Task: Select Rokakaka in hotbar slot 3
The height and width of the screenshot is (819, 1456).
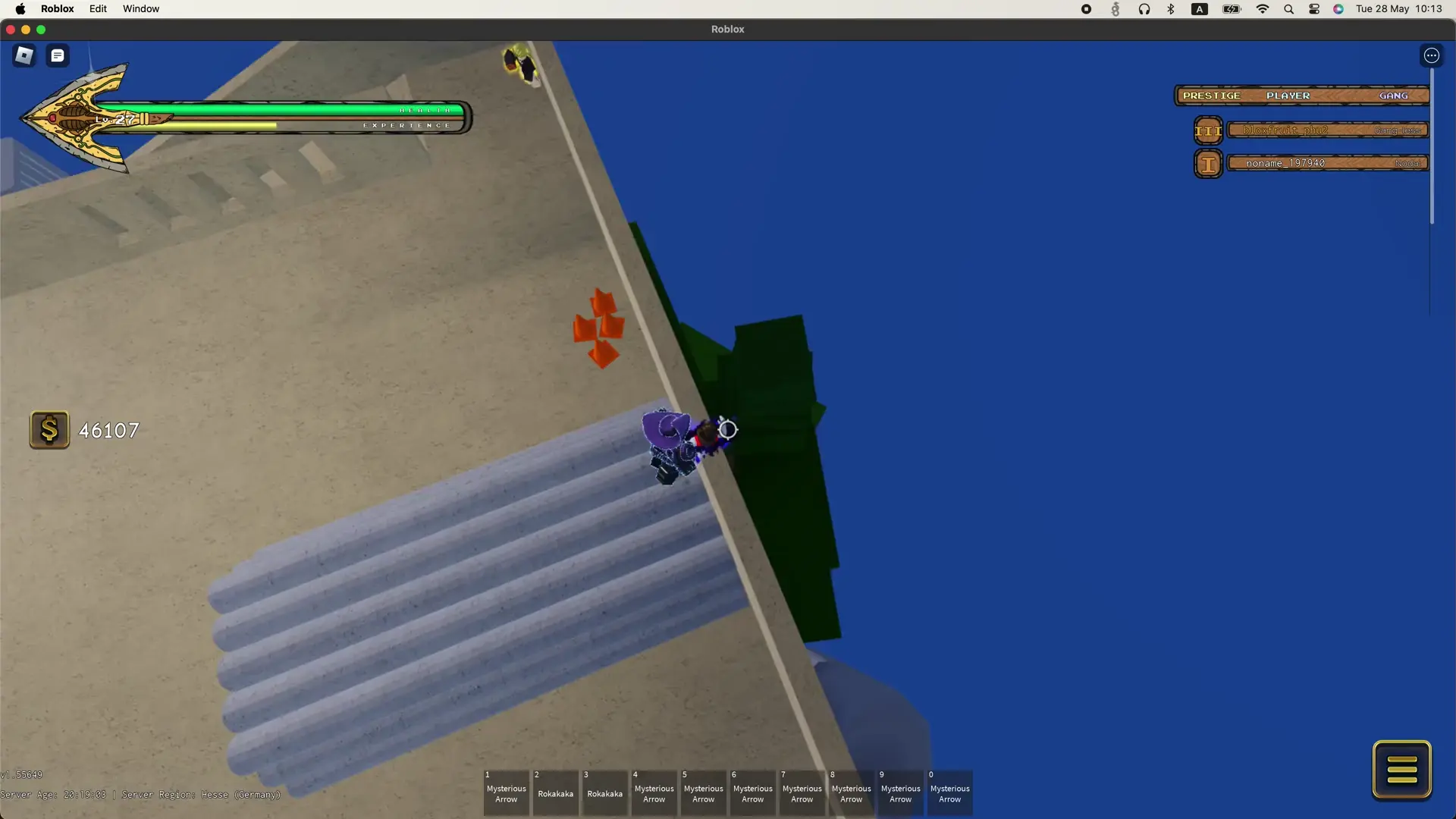Action: pos(604,792)
